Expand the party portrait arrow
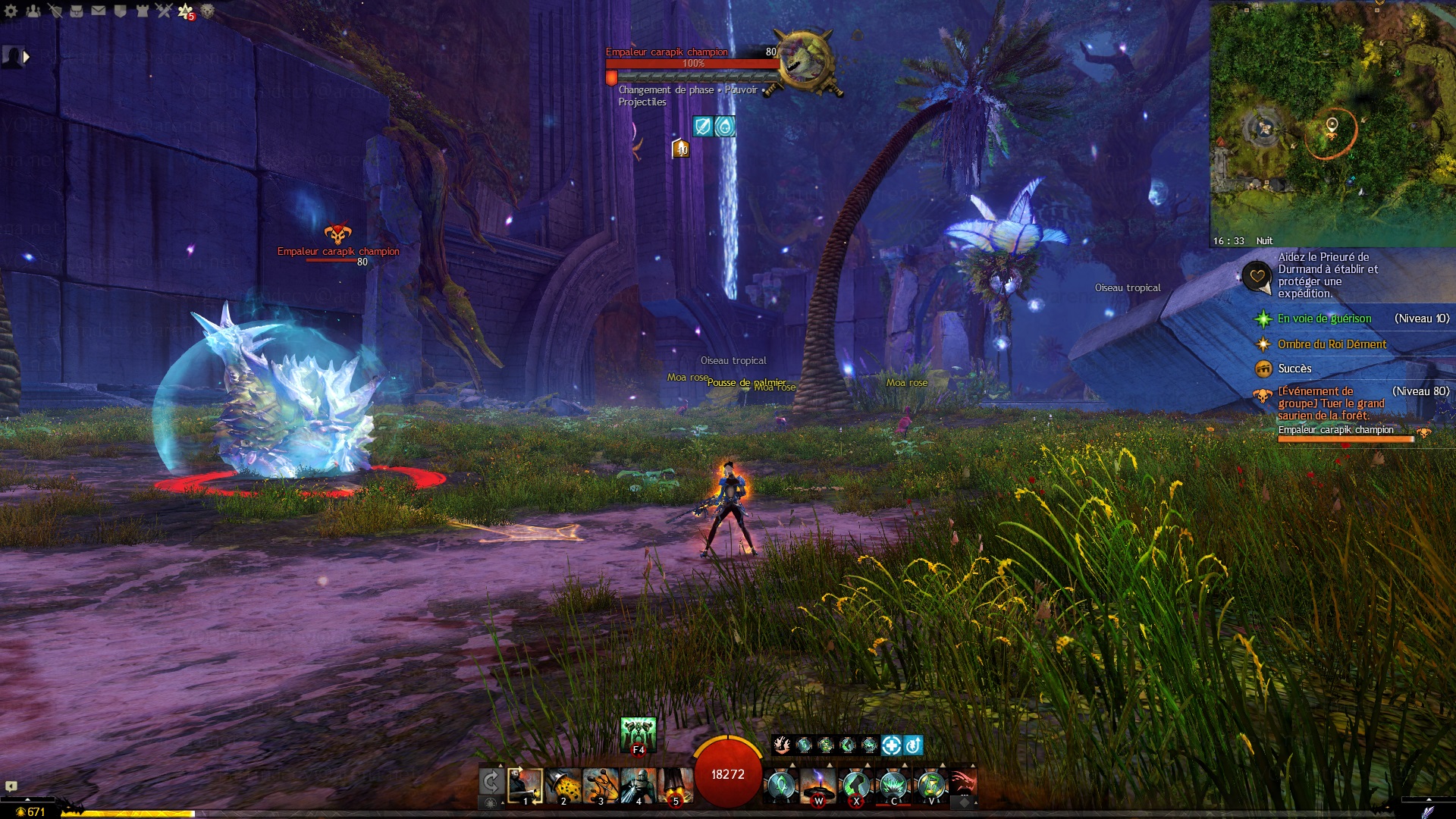Image resolution: width=1456 pixels, height=819 pixels. [x=27, y=57]
